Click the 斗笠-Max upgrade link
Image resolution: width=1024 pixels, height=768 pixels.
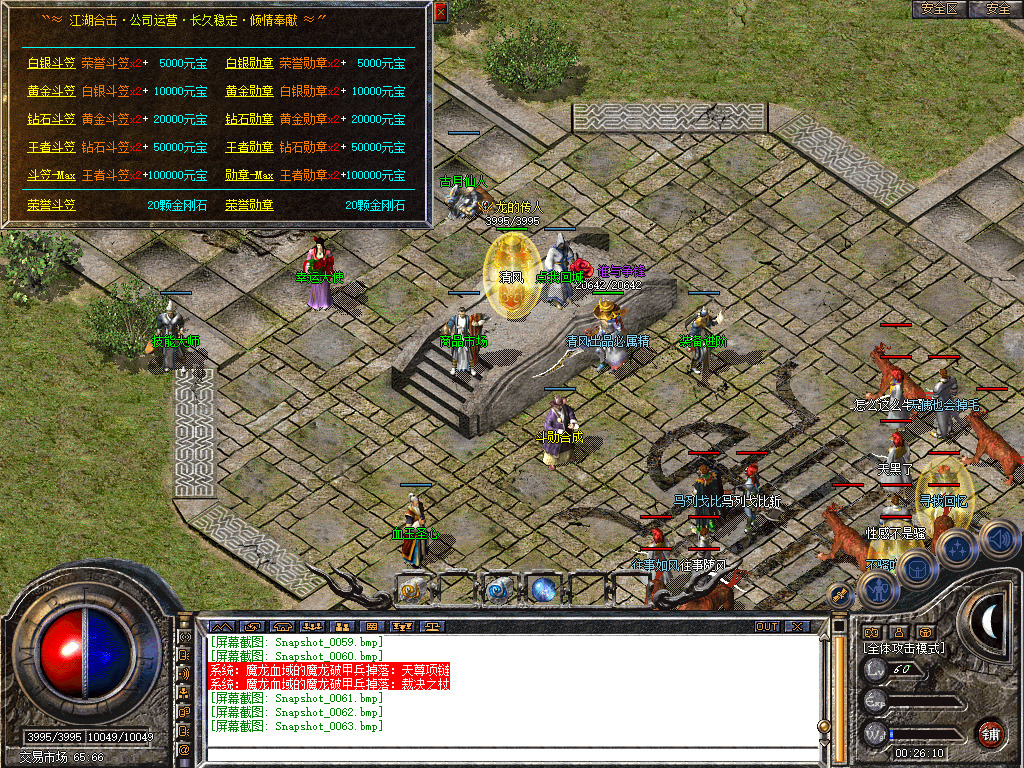(51, 175)
